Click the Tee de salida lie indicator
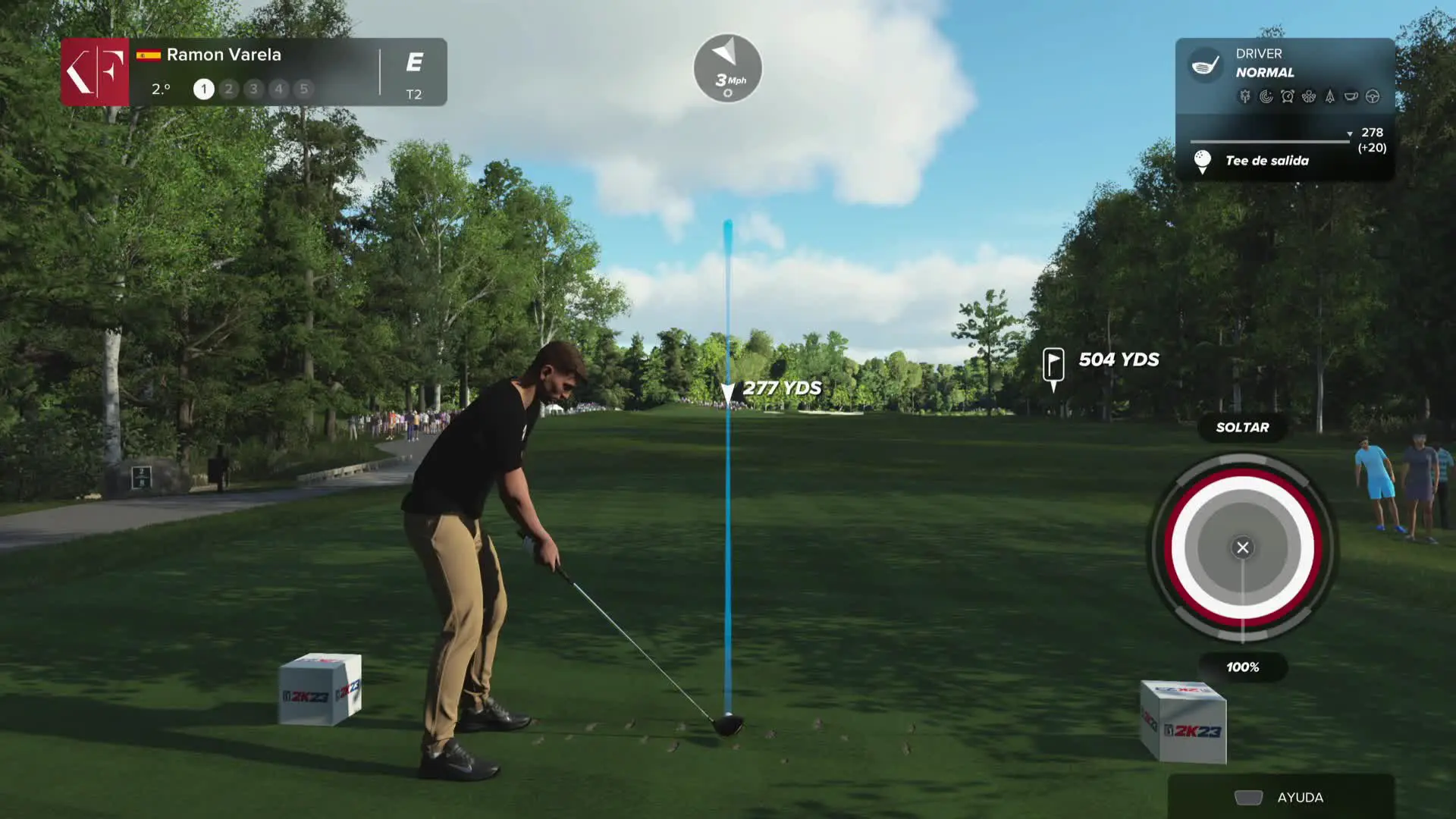The width and height of the screenshot is (1456, 819). point(1266,161)
